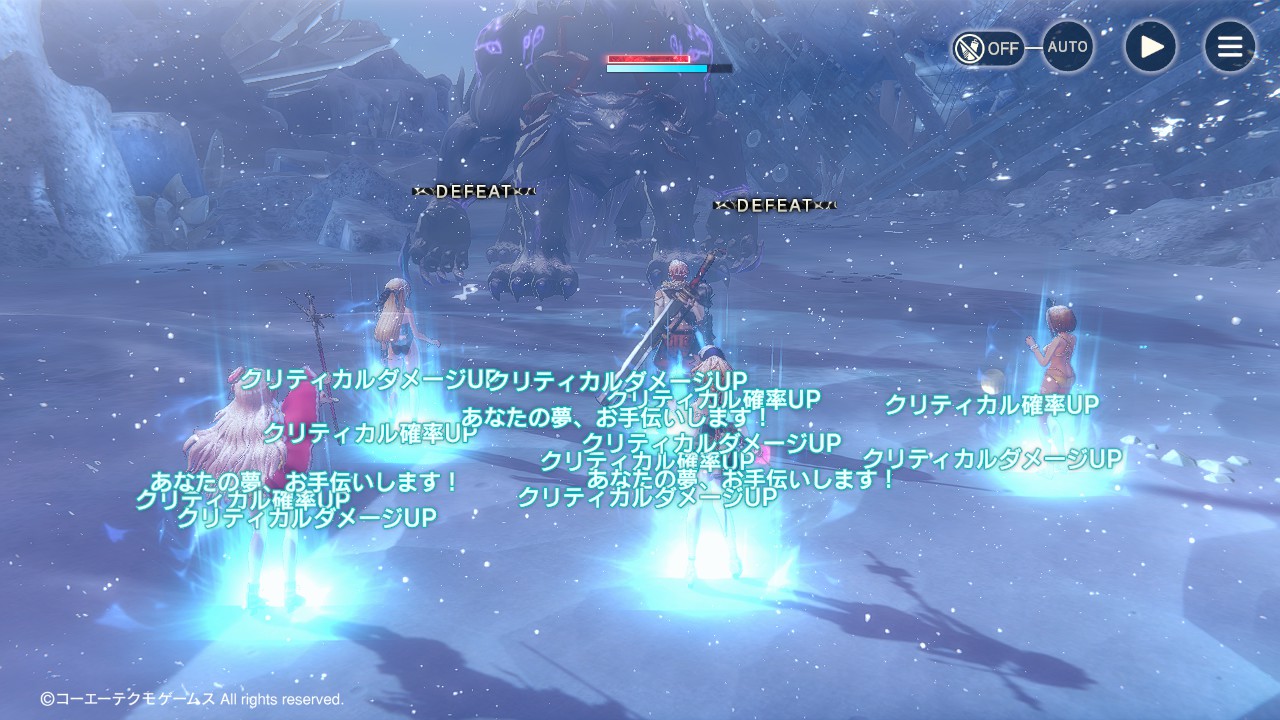Image resolution: width=1280 pixels, height=720 pixels.
Task: Open the hamburger menu
Action: pos(1229,47)
